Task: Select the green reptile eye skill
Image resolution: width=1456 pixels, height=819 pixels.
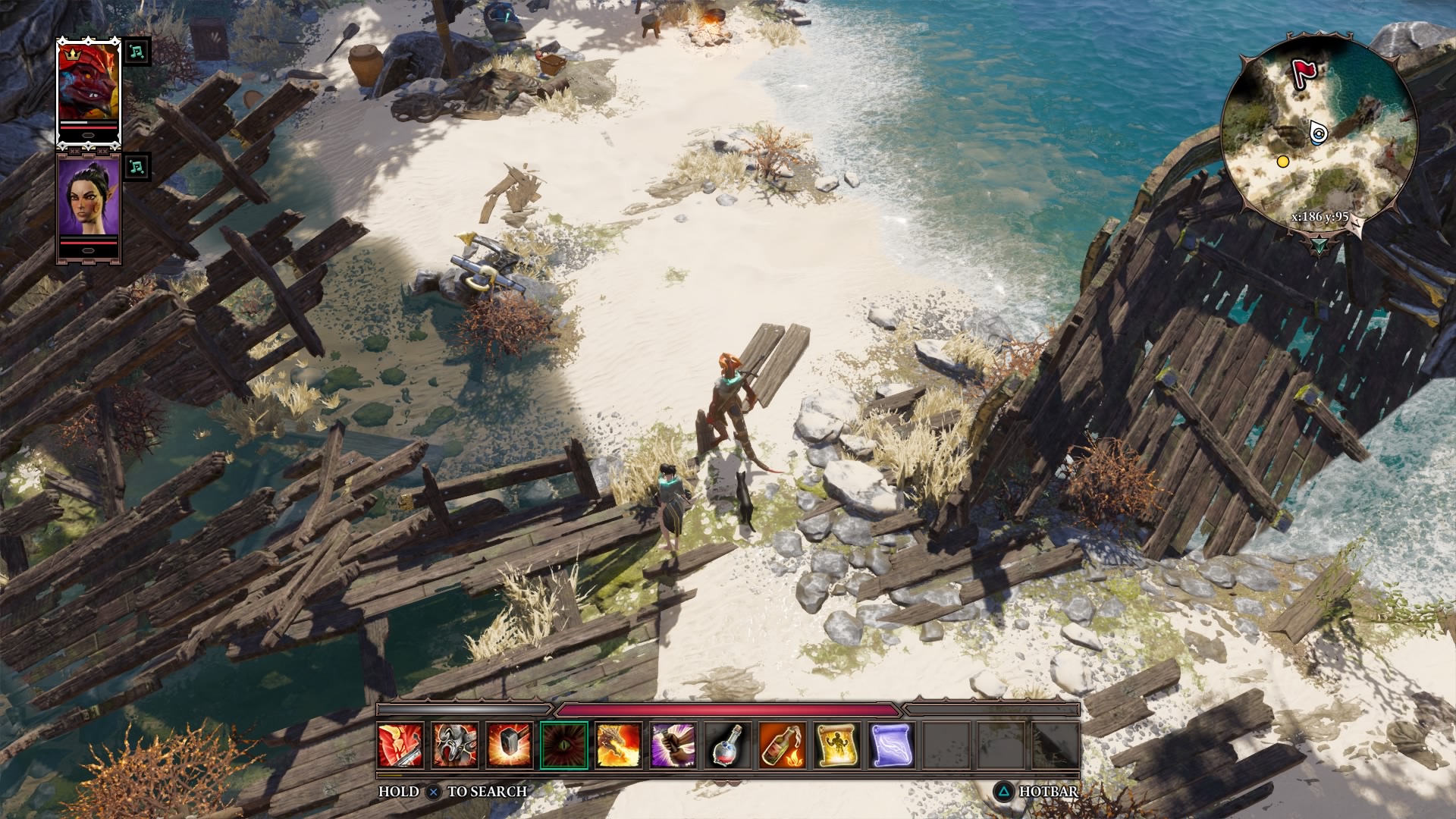Action: pos(564,745)
